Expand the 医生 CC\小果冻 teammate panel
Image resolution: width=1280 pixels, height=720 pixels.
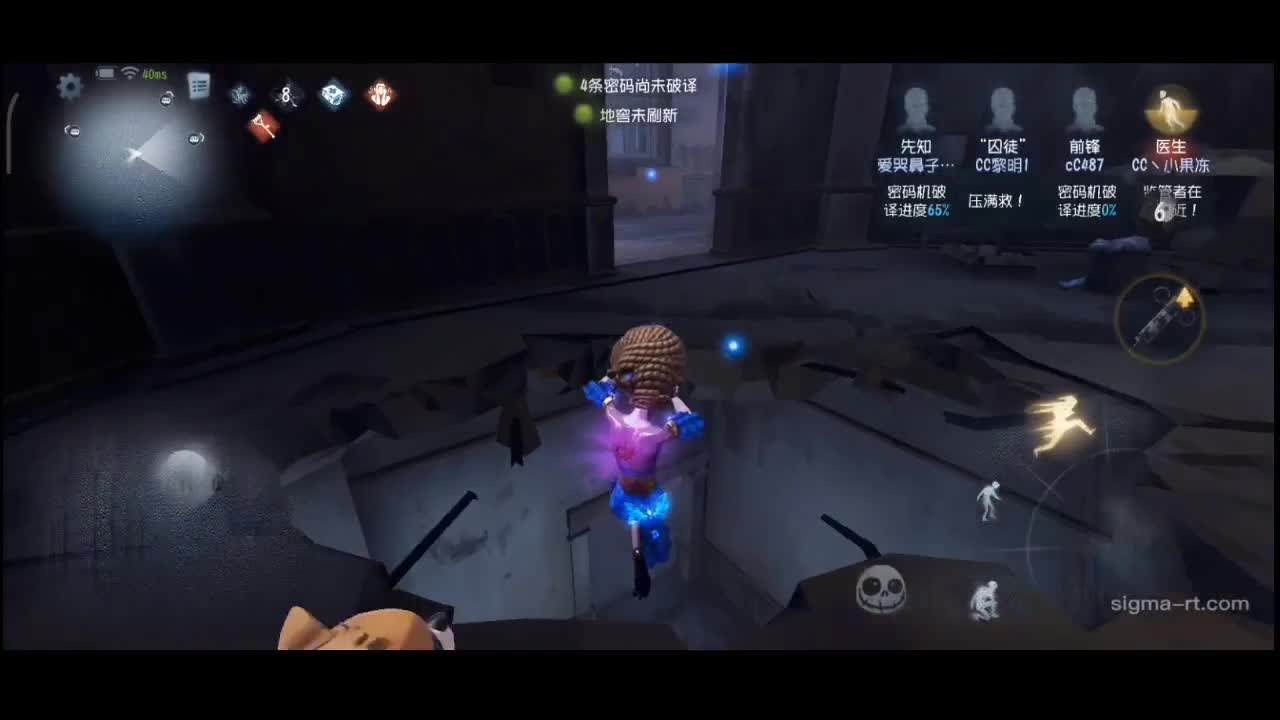click(1170, 140)
